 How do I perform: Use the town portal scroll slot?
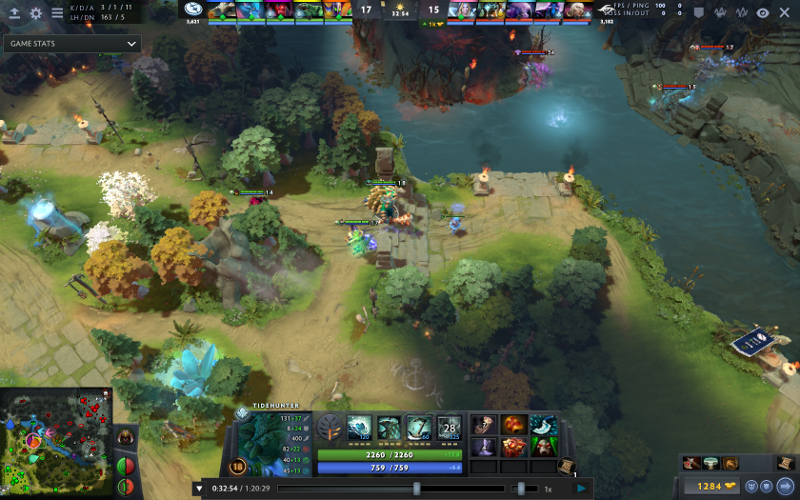coord(566,466)
